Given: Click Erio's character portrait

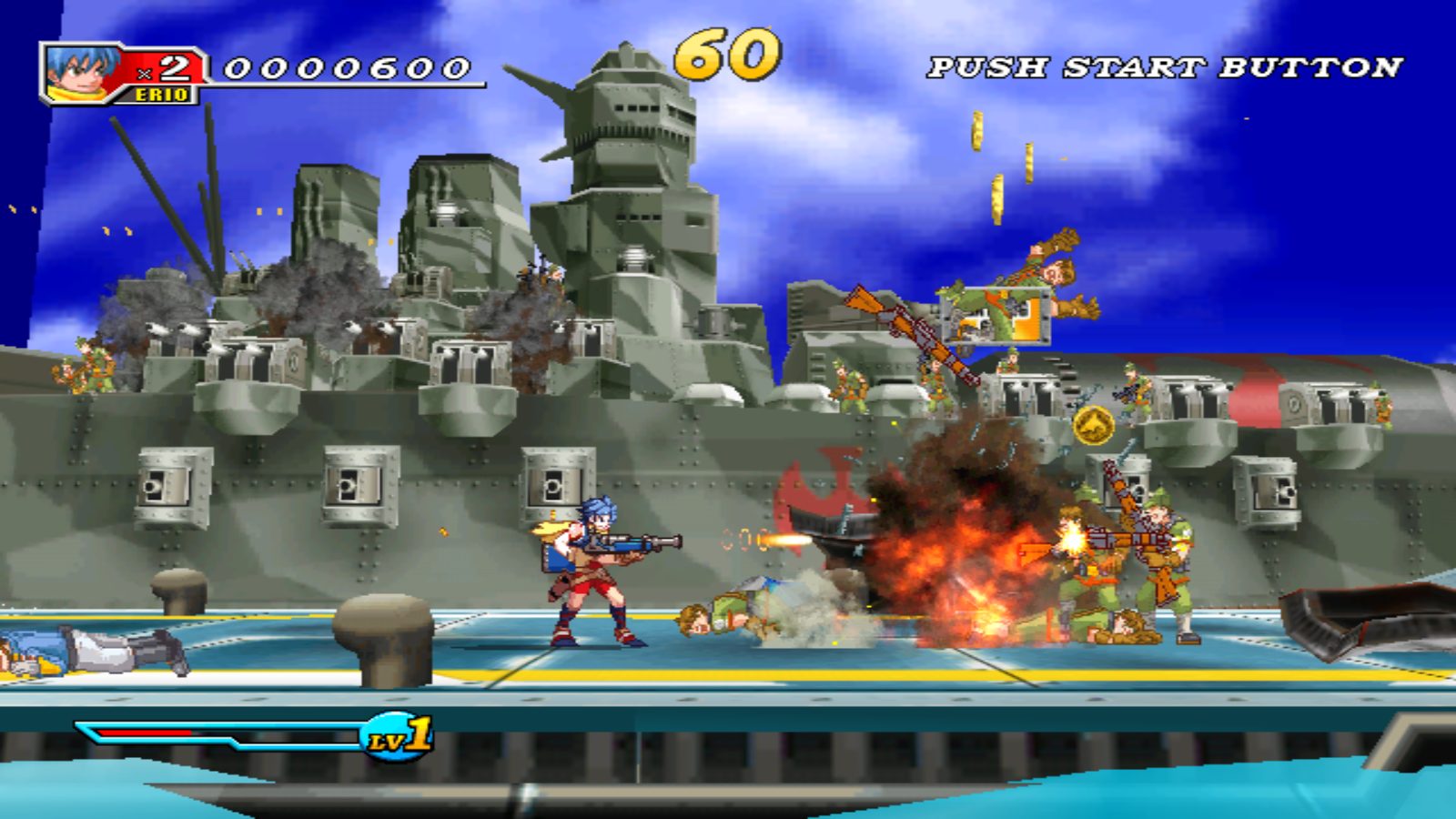Looking at the screenshot, I should click(80, 71).
